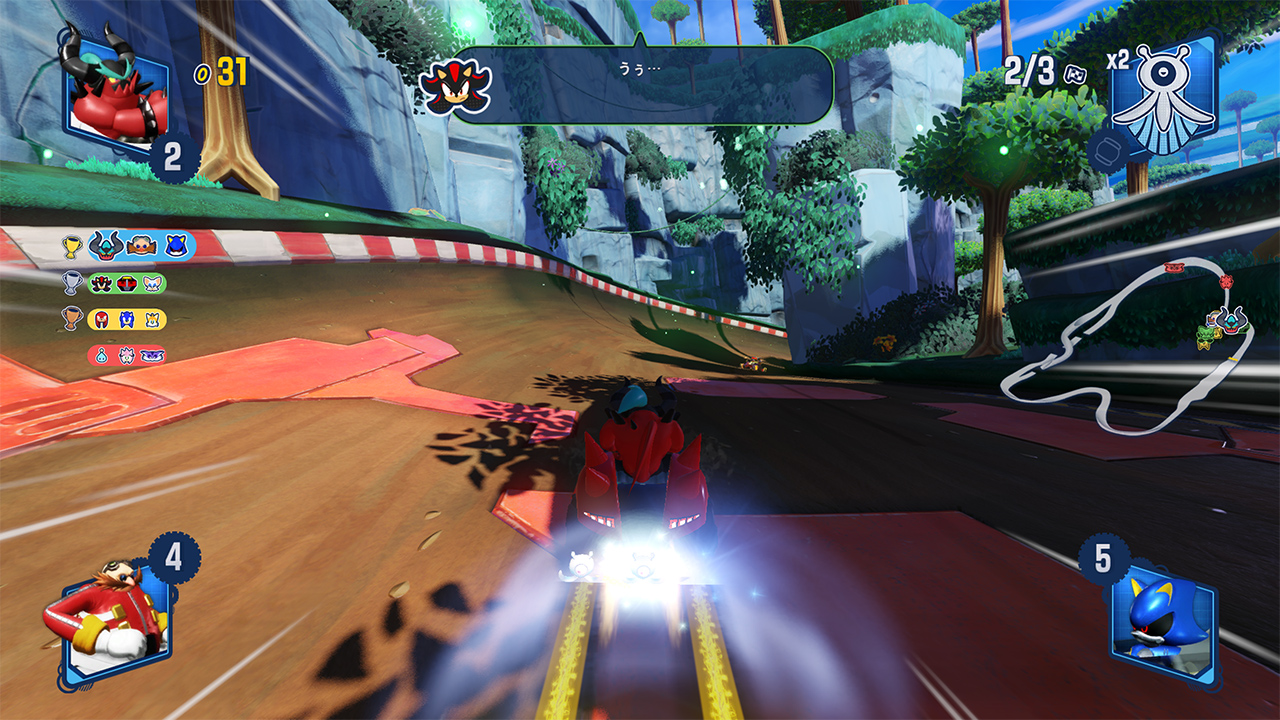The width and height of the screenshot is (1280, 720).
Task: Choose the Metal Sonic teammate portrait
Action: point(1163,618)
